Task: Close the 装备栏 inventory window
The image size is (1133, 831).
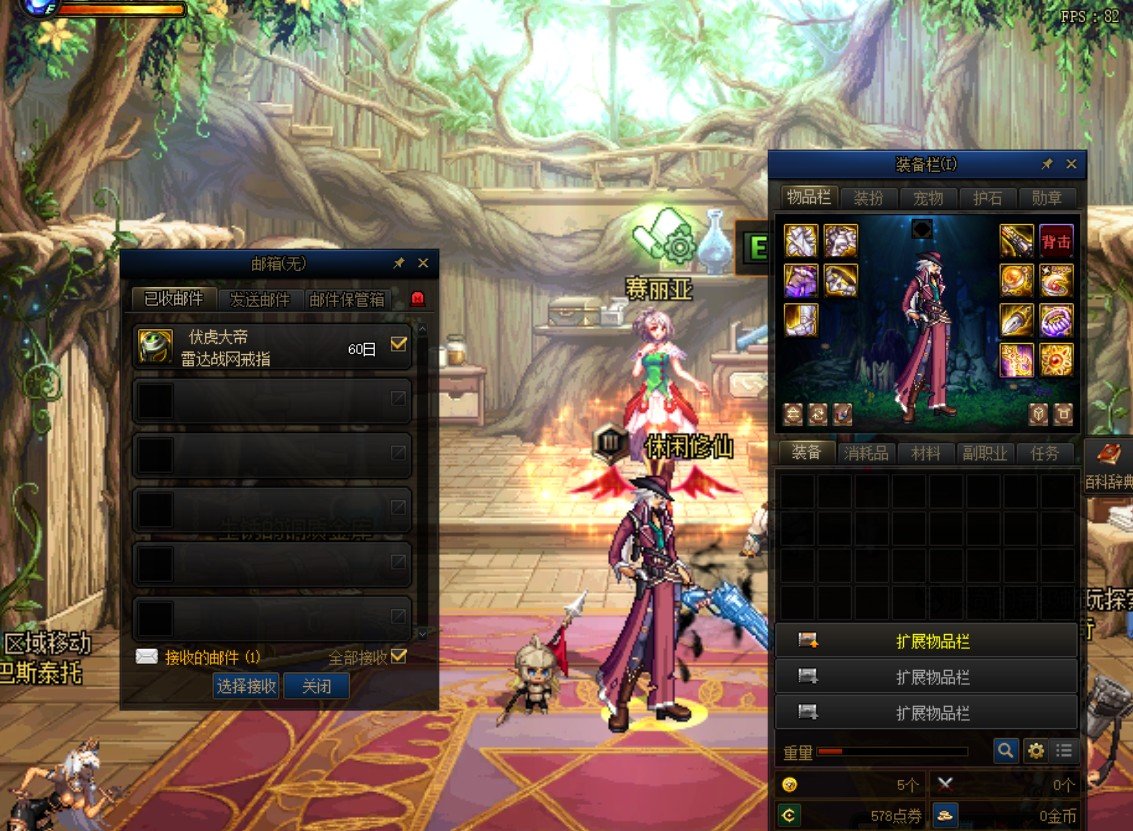Action: 1071,164
